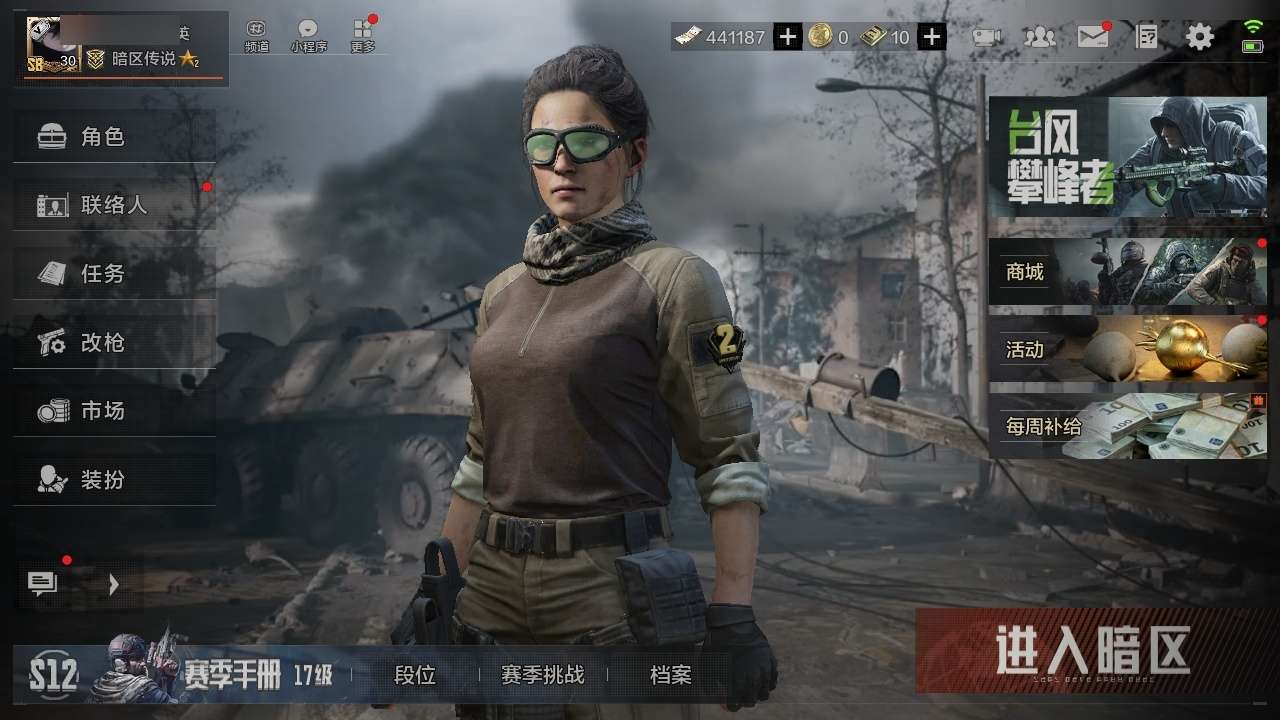Open the 改枪 gunsmith menu
The width and height of the screenshot is (1280, 720).
click(x=113, y=342)
